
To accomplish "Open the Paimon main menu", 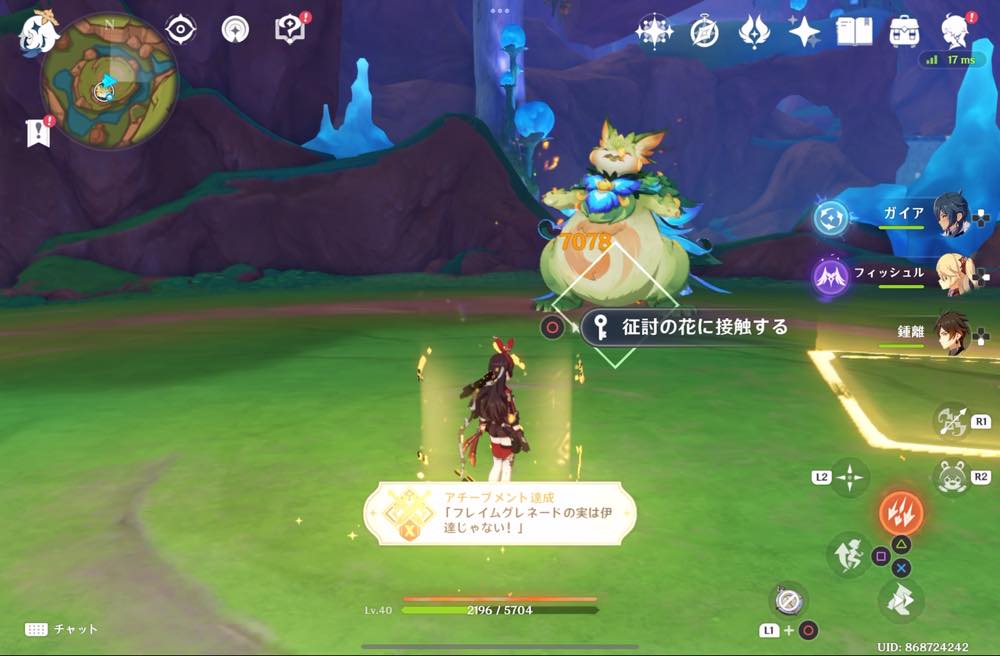I will [38, 32].
